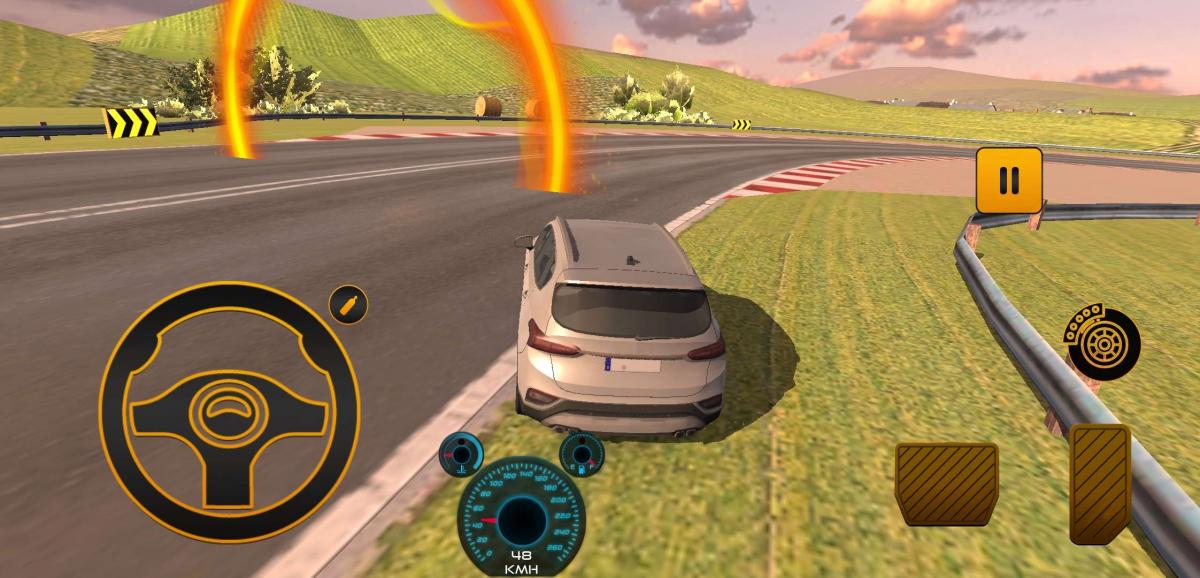Hit the tall gas pedal
The height and width of the screenshot is (578, 1200).
tap(1100, 484)
